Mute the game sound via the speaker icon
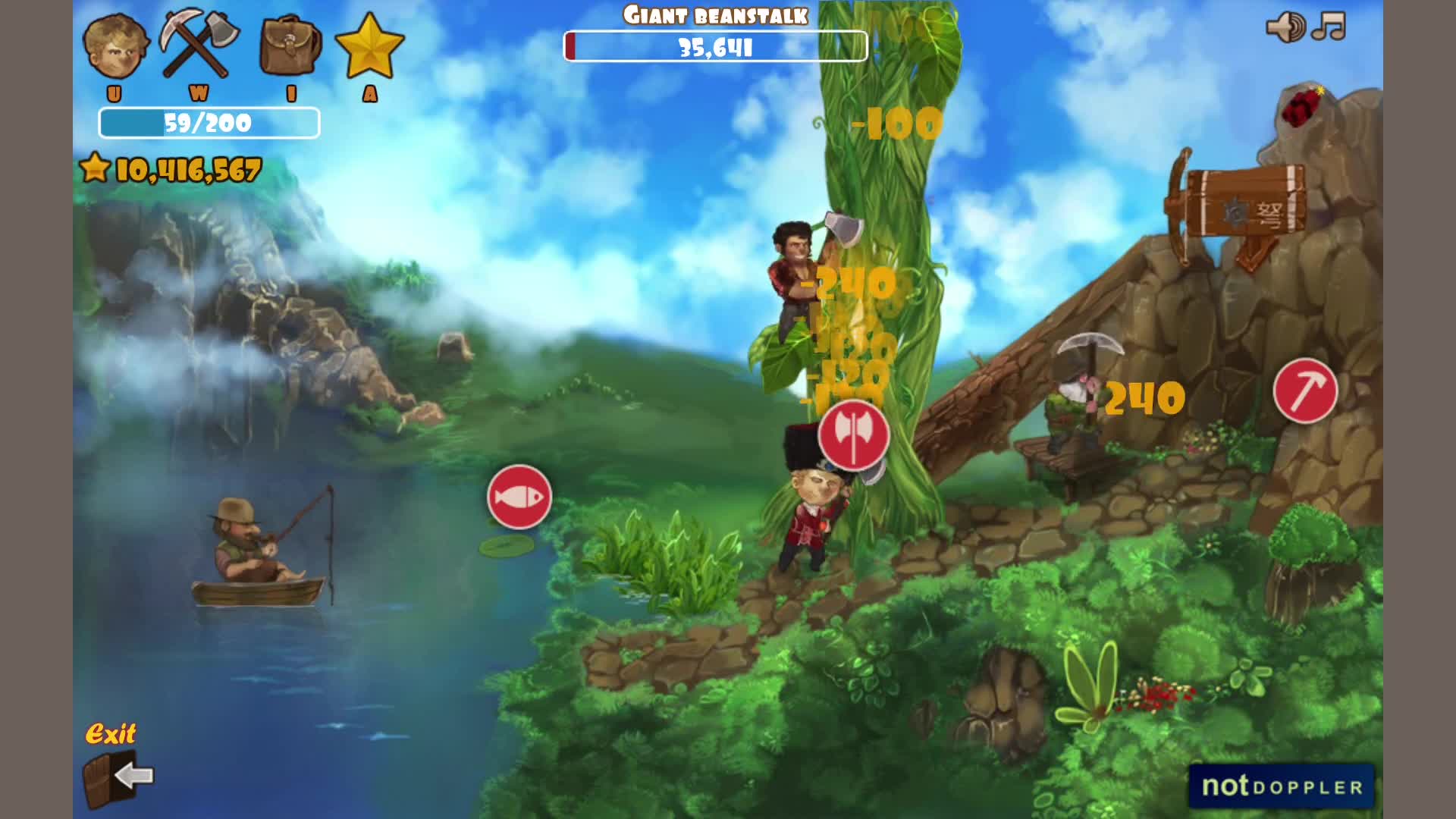Screen dimensions: 1456x819 [x=1284, y=28]
